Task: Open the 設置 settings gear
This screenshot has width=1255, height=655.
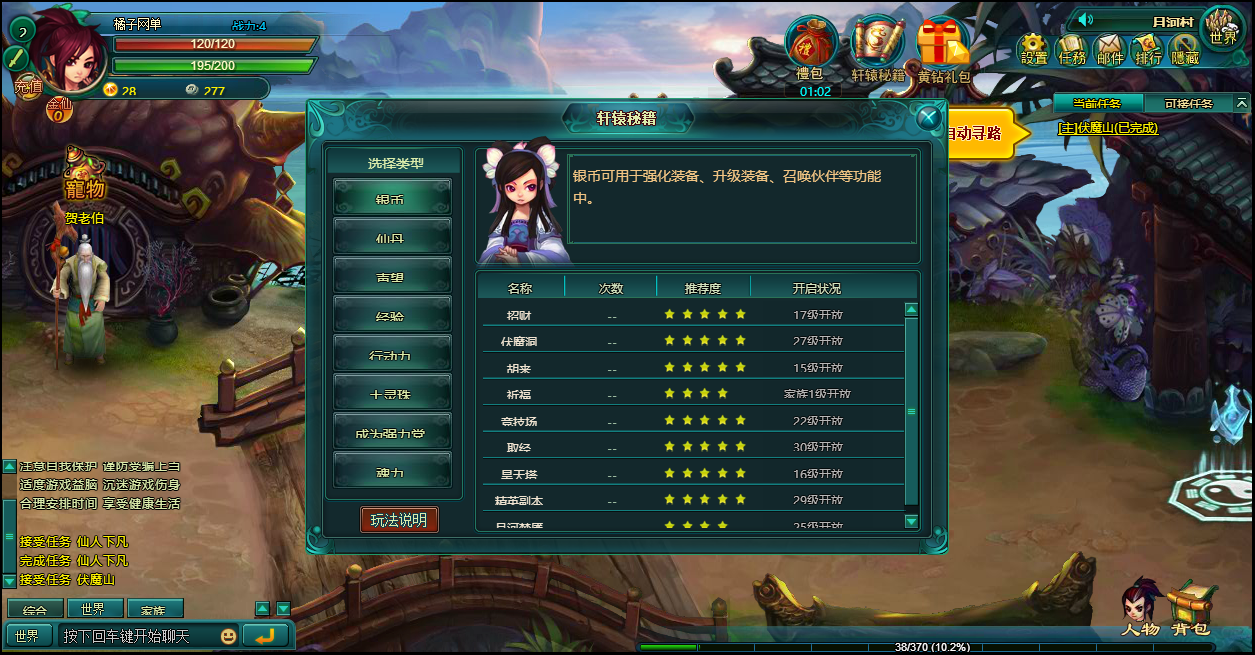Action: tap(1034, 49)
